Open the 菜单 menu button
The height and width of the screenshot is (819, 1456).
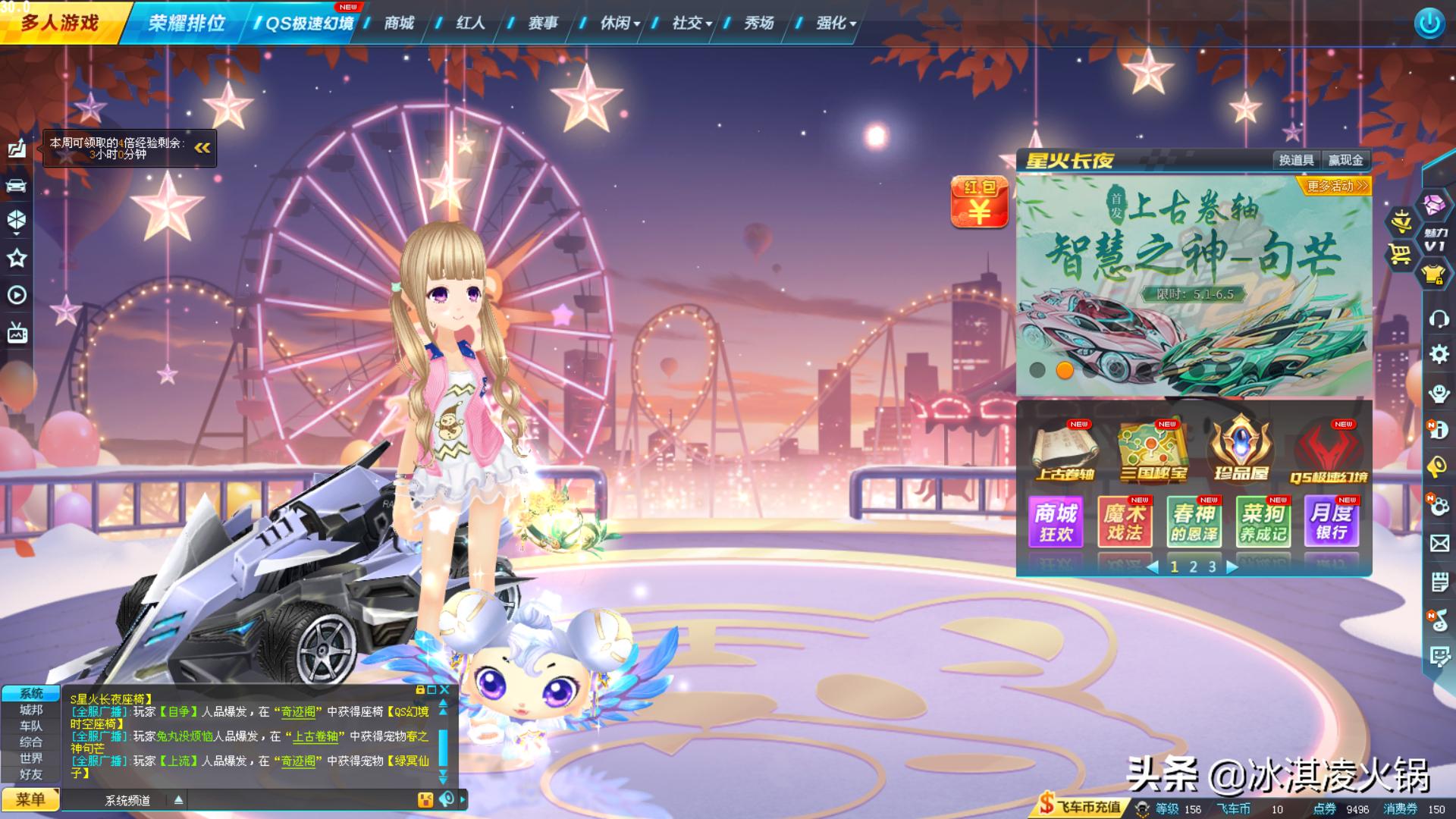pyautogui.click(x=30, y=799)
